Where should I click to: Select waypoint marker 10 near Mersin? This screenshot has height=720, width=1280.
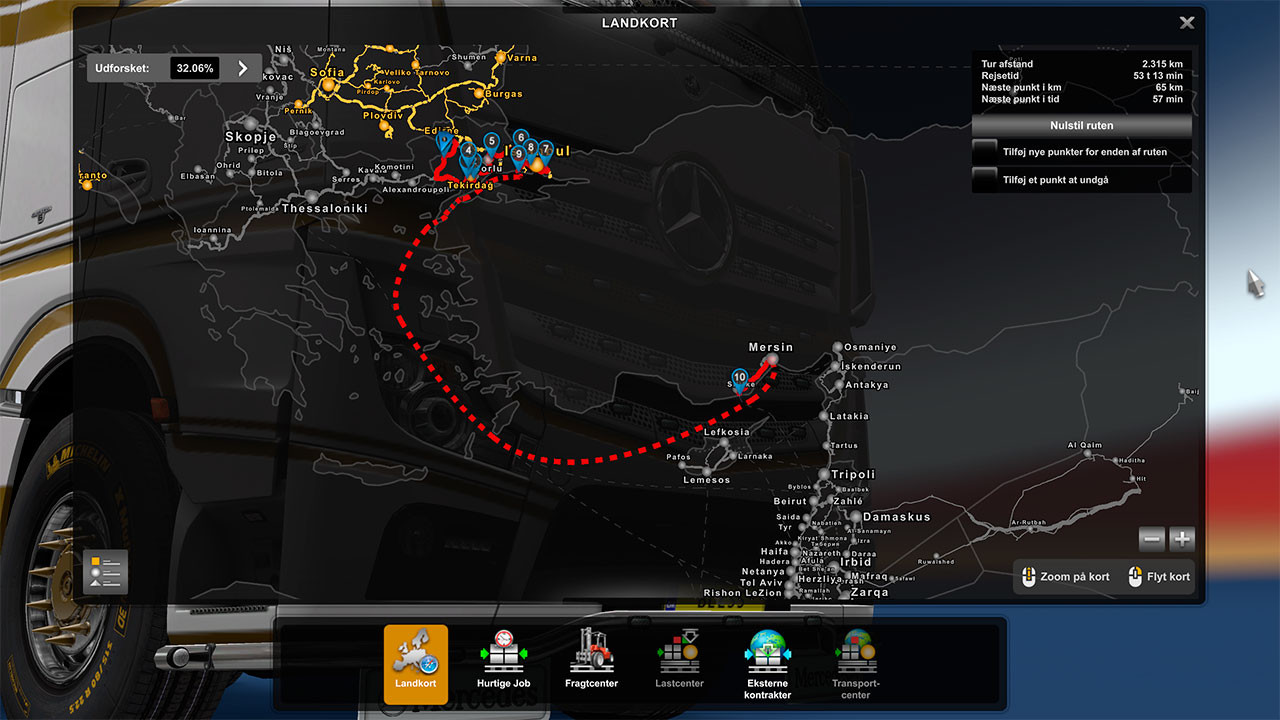[740, 378]
